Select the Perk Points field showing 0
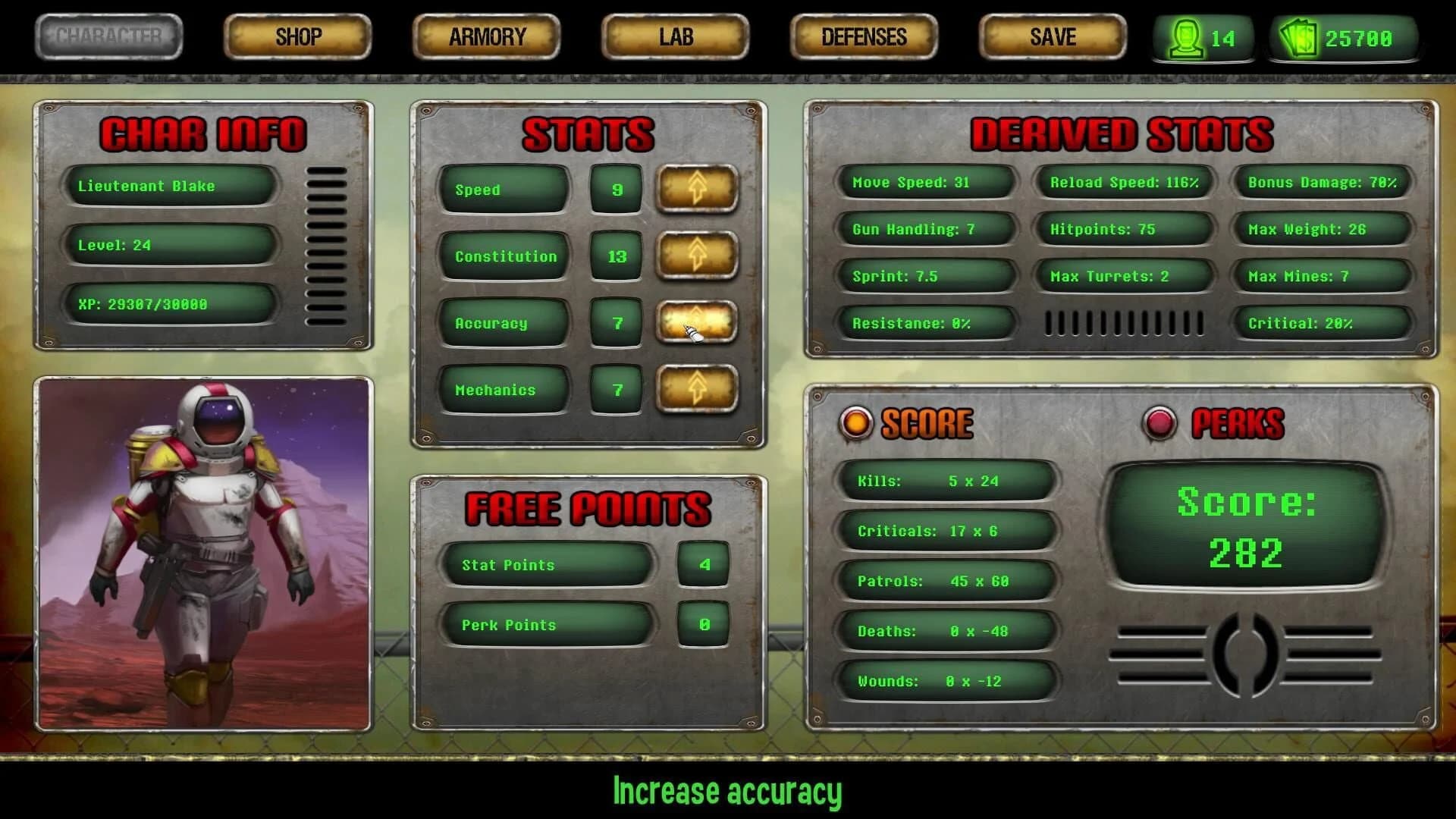This screenshot has width=1456, height=819. pos(702,625)
